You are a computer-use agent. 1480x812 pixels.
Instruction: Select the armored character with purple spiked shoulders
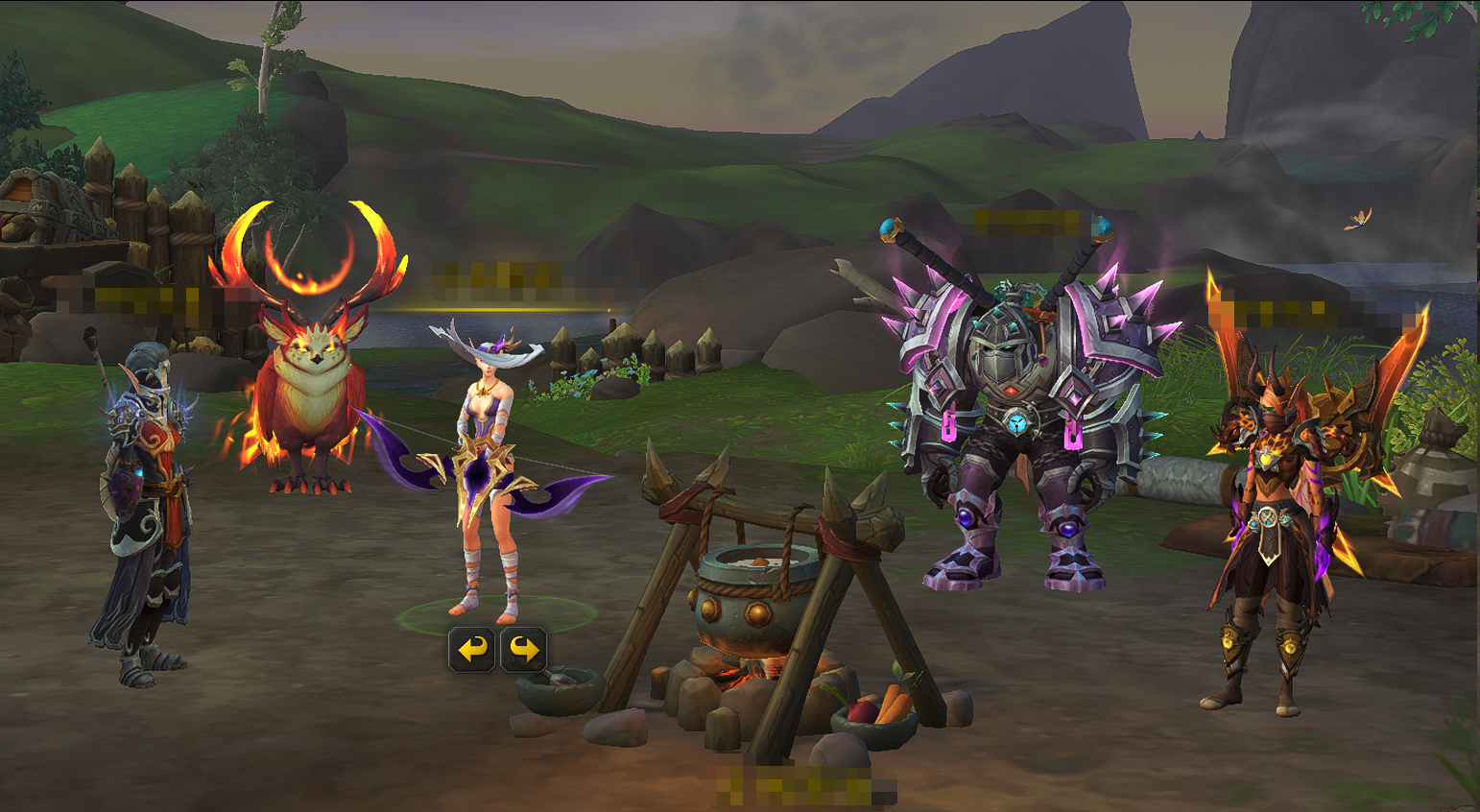point(1029,432)
